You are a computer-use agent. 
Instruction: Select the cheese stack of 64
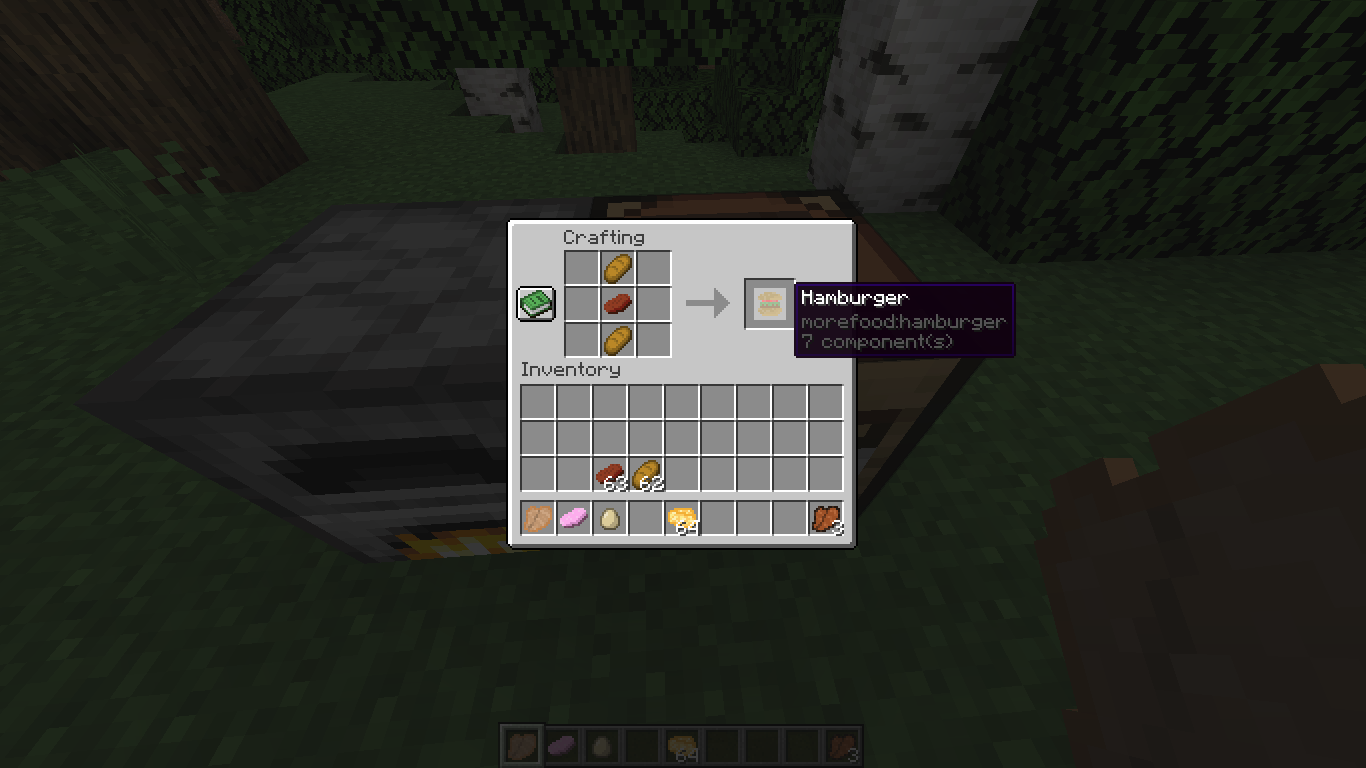point(682,517)
